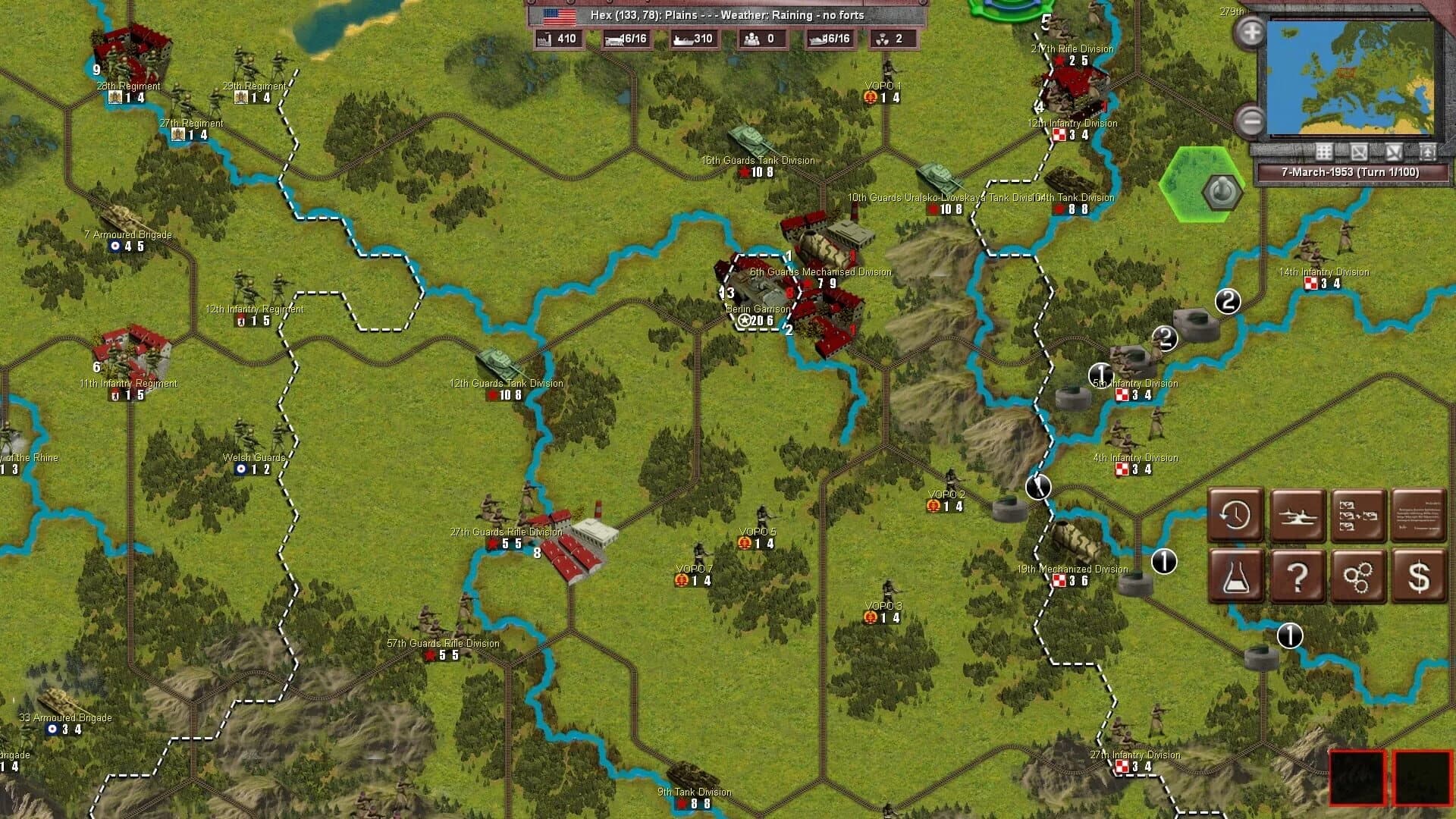Toggle the right diagonal map display option
Image resolution: width=1456 pixels, height=819 pixels.
(x=1396, y=151)
